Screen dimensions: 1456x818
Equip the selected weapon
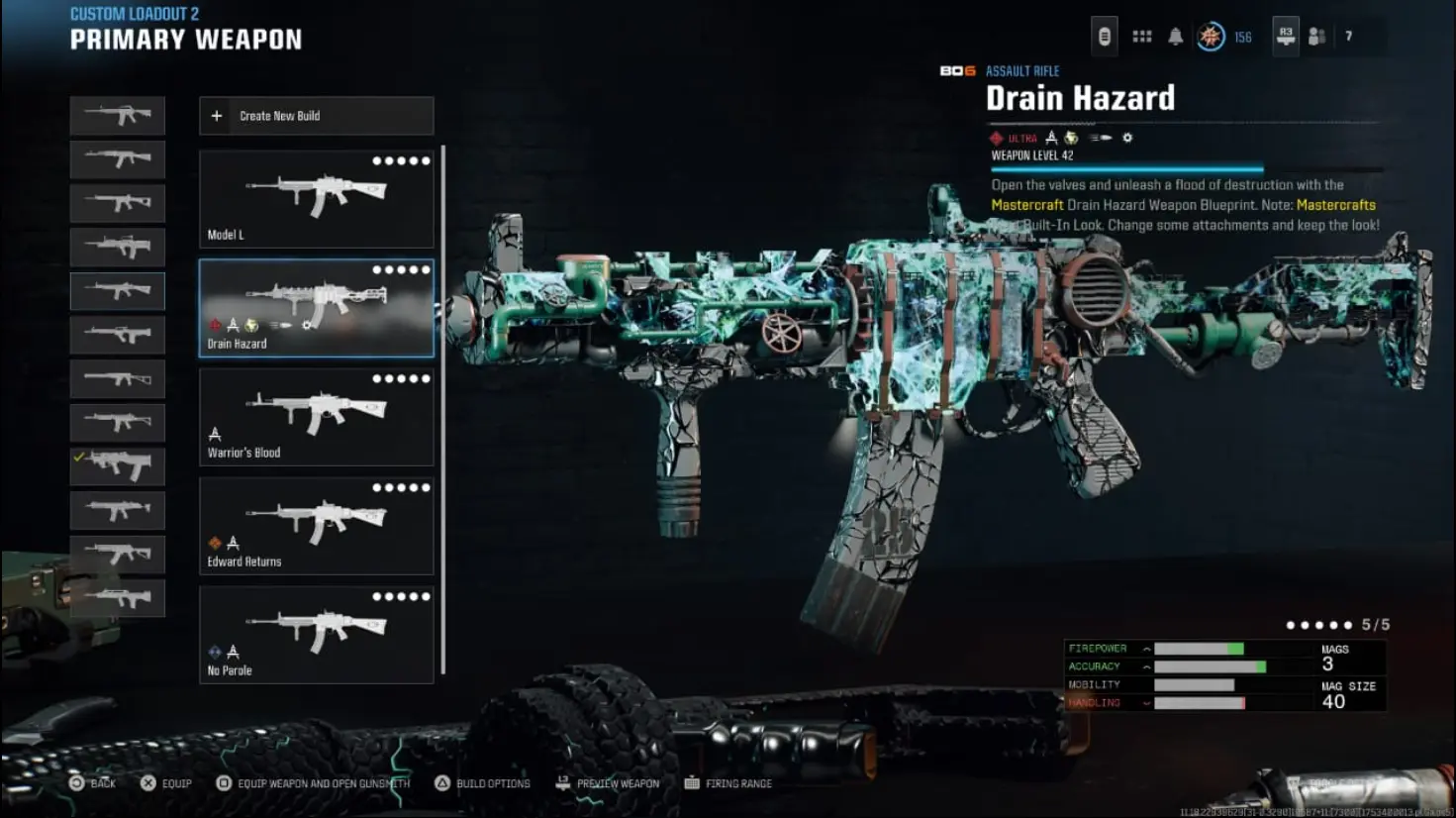166,783
